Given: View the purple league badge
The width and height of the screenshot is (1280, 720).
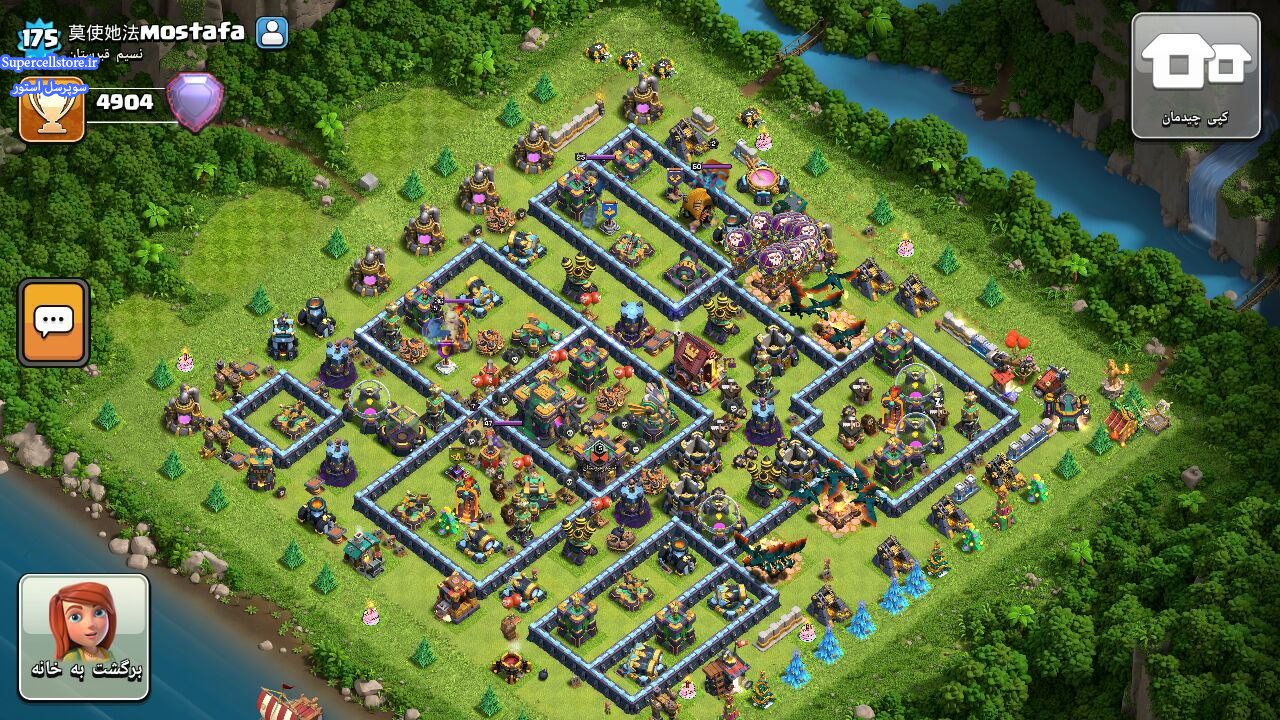Looking at the screenshot, I should point(195,101).
